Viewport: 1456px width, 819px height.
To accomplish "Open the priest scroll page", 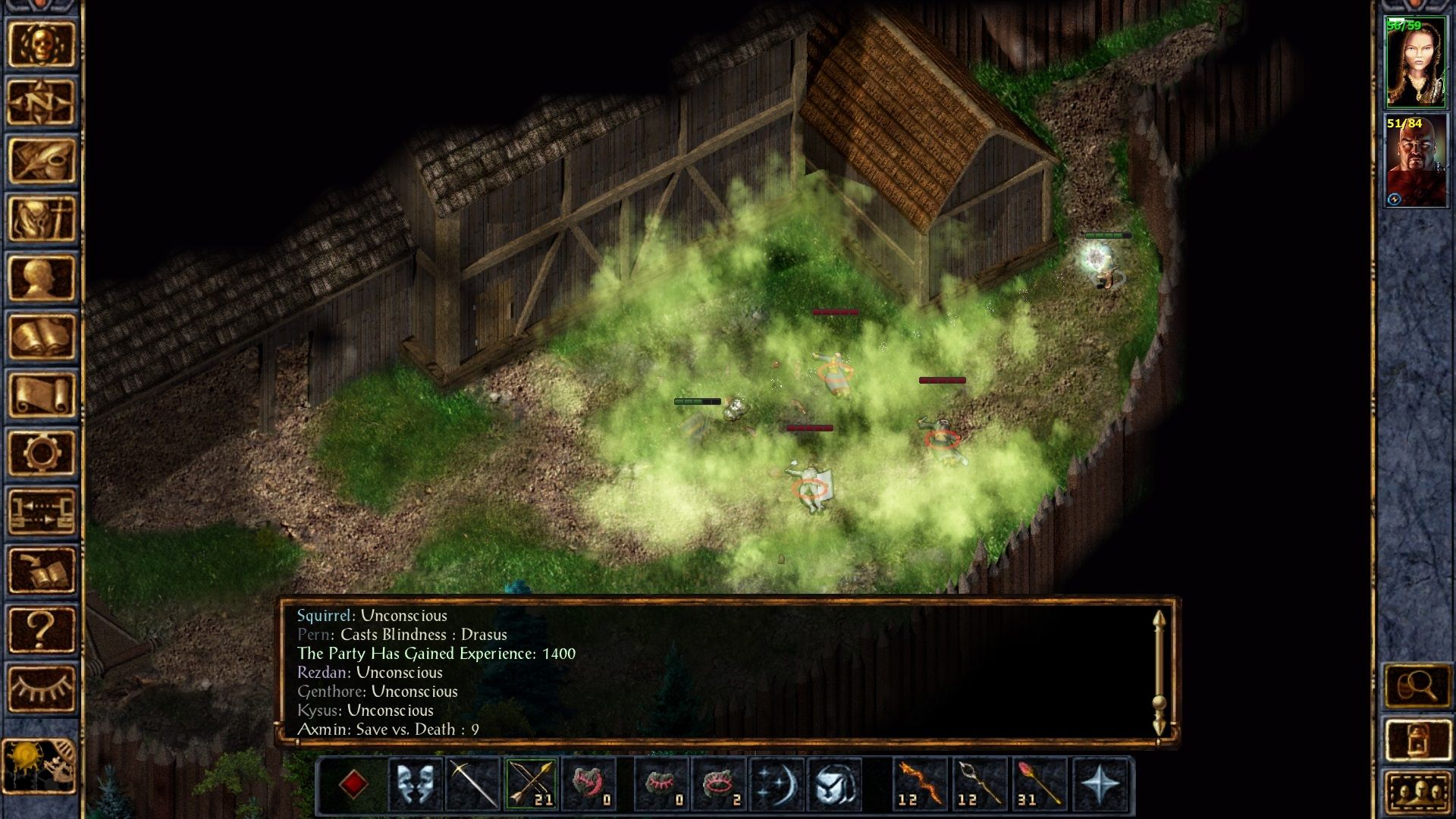I will (x=41, y=394).
